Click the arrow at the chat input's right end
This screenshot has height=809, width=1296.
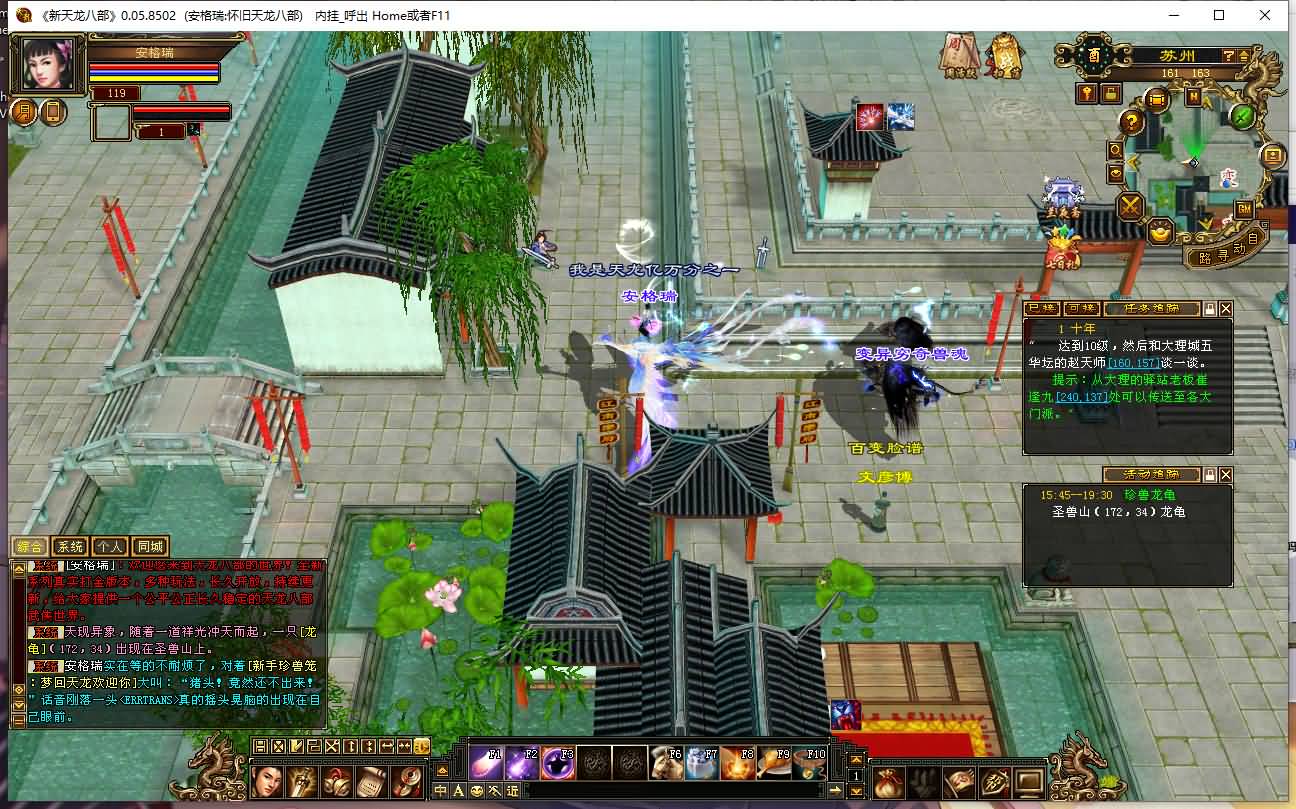point(833,790)
